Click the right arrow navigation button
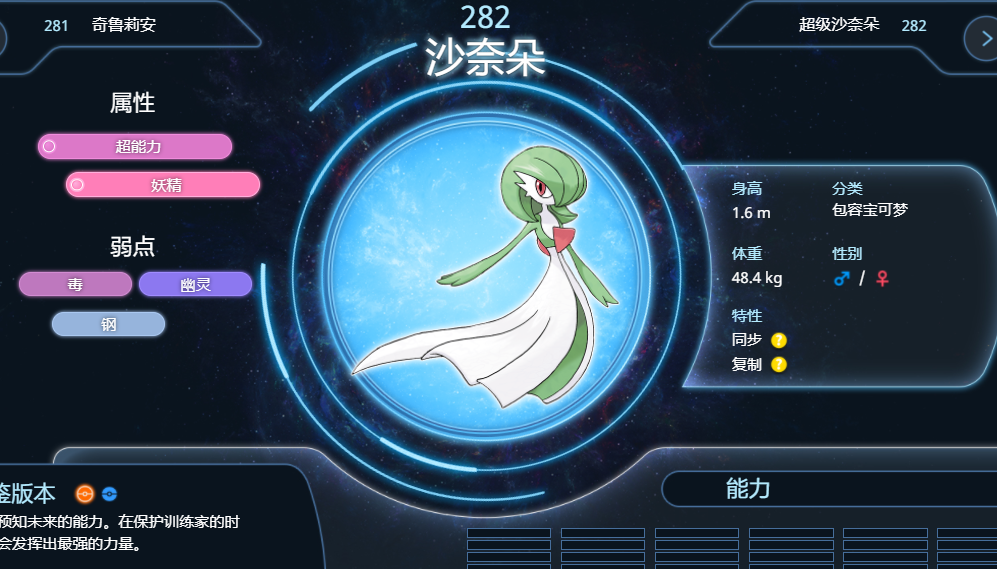 click(x=981, y=37)
